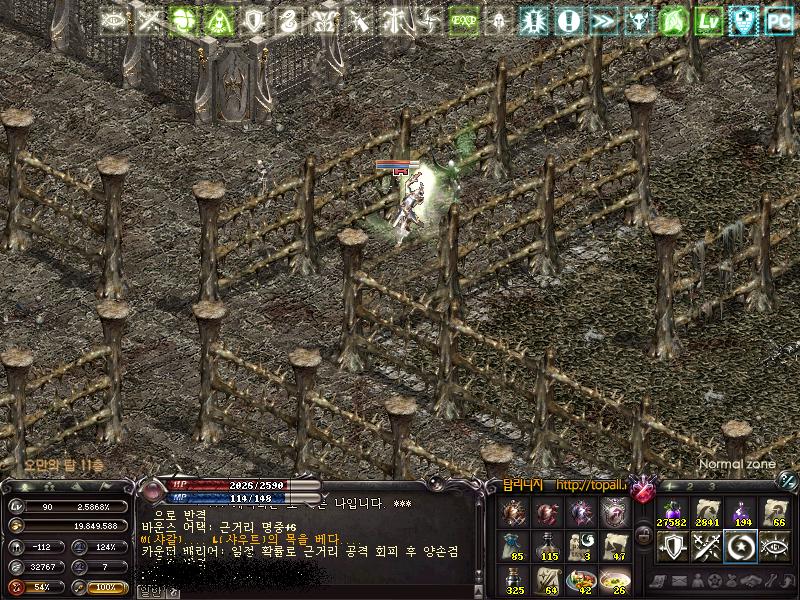Select the green Lv icon

(x=709, y=19)
